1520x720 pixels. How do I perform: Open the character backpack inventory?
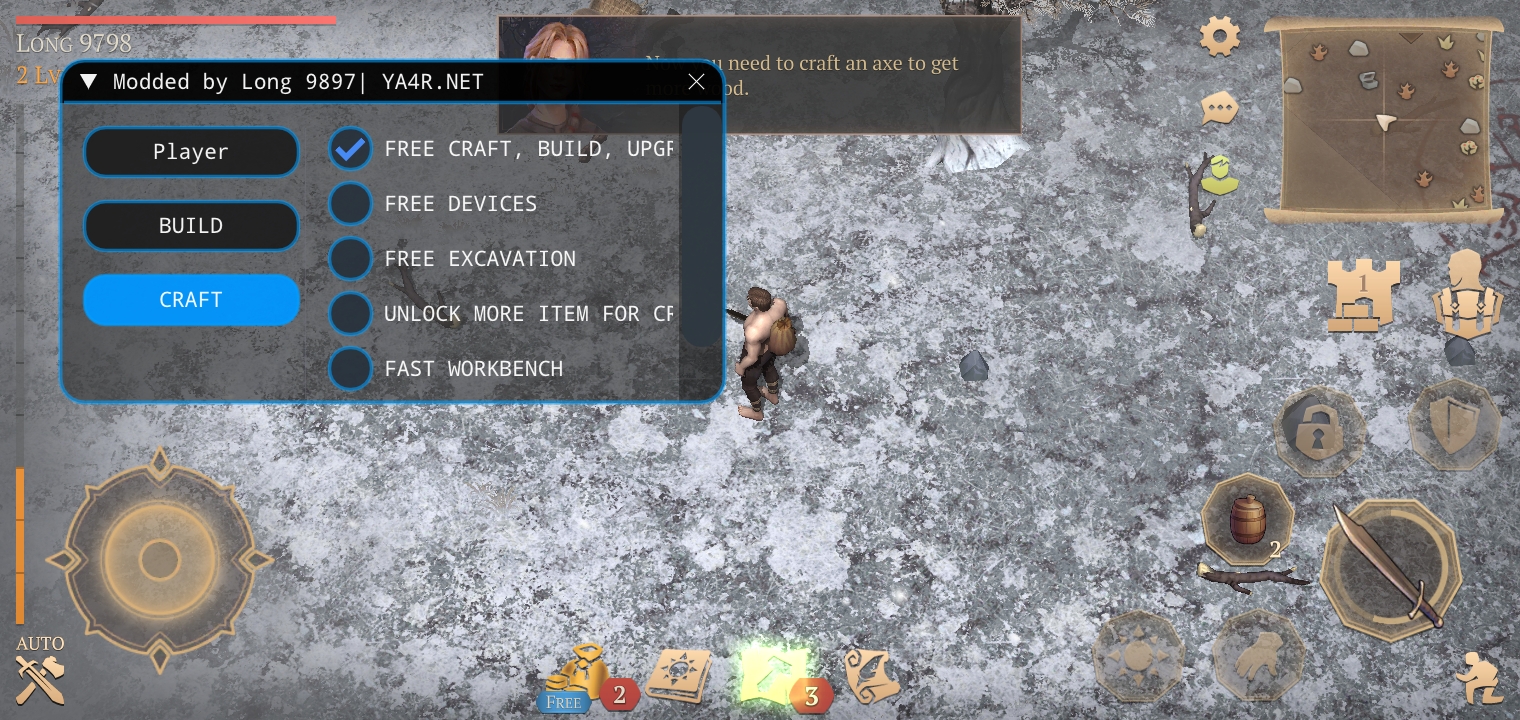(1466, 294)
